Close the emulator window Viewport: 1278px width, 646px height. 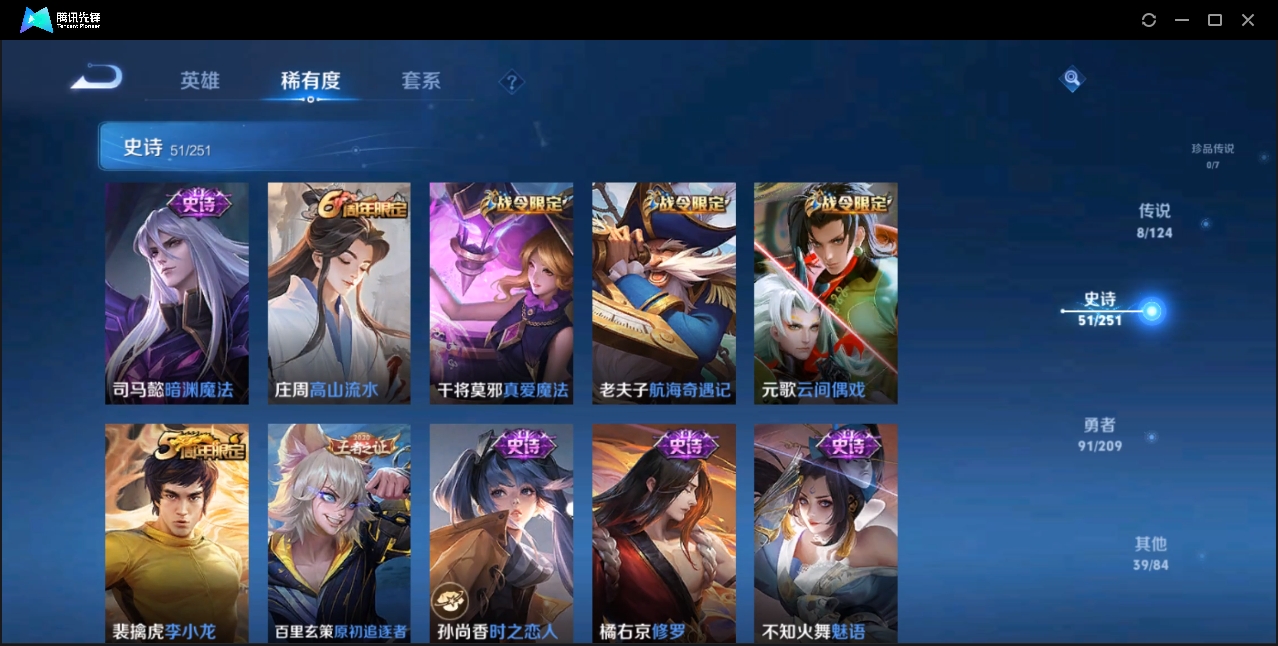1248,20
